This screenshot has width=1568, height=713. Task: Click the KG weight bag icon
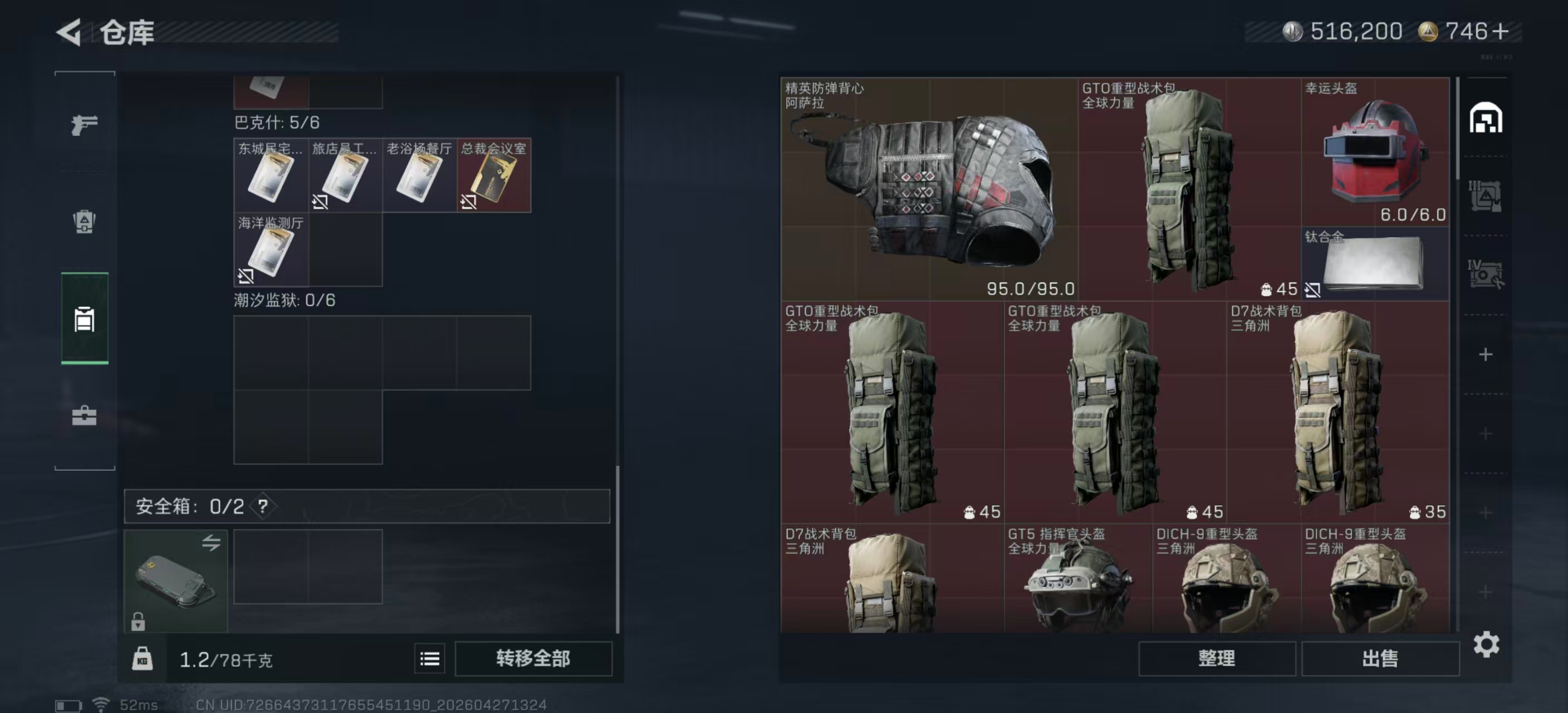point(143,658)
